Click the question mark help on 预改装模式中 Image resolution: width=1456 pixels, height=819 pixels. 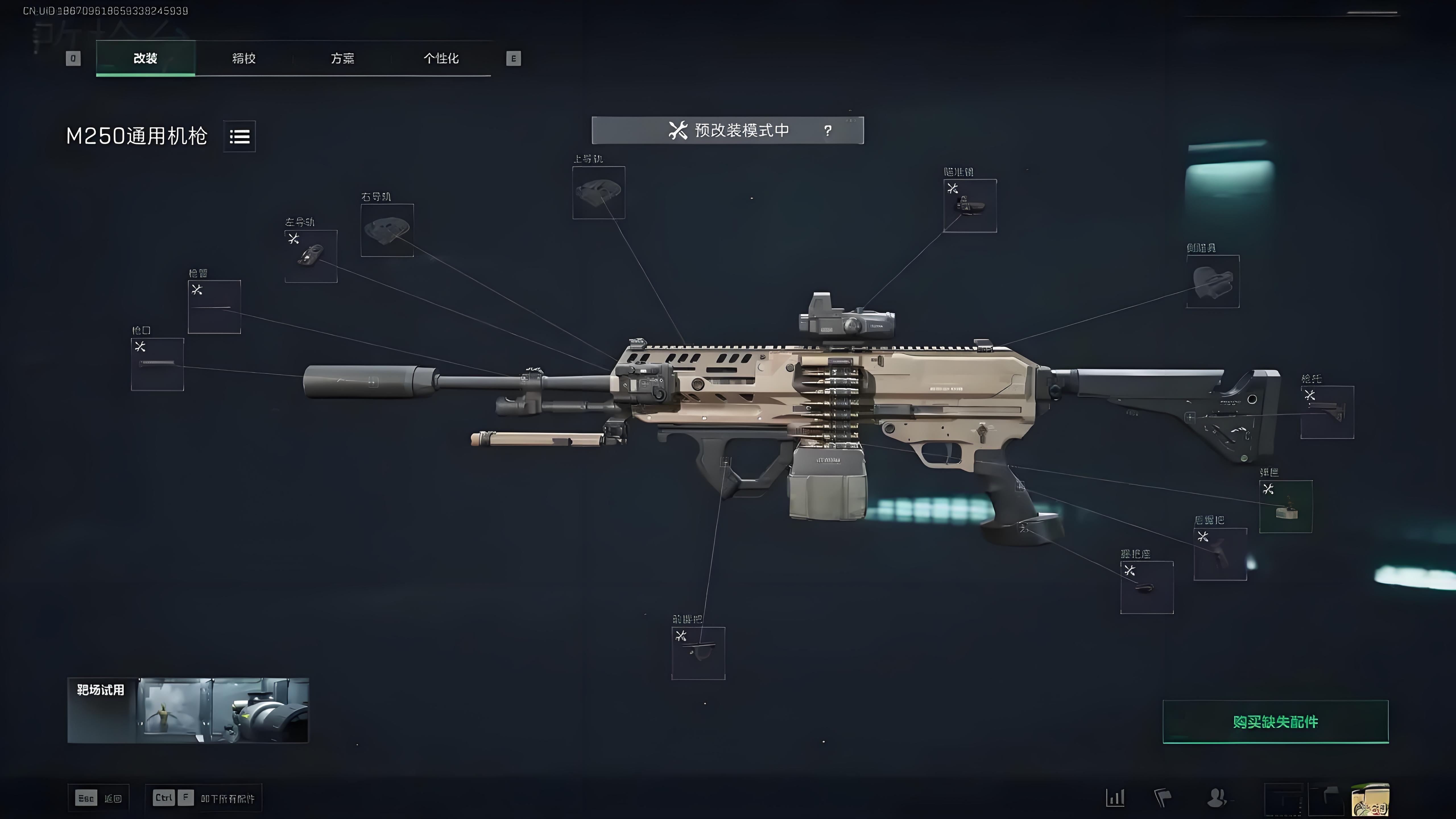tap(828, 131)
